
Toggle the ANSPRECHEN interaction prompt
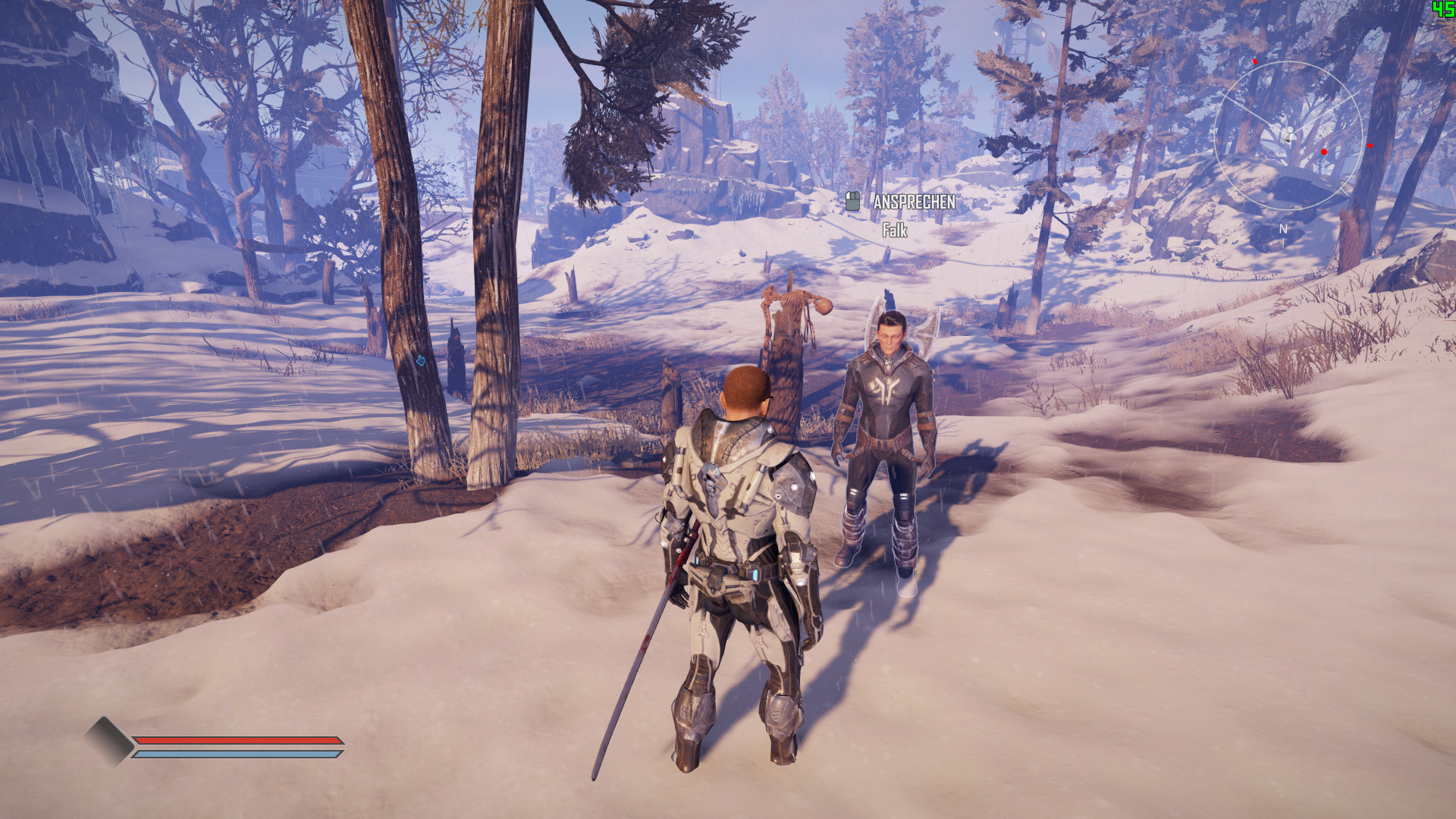point(913,203)
